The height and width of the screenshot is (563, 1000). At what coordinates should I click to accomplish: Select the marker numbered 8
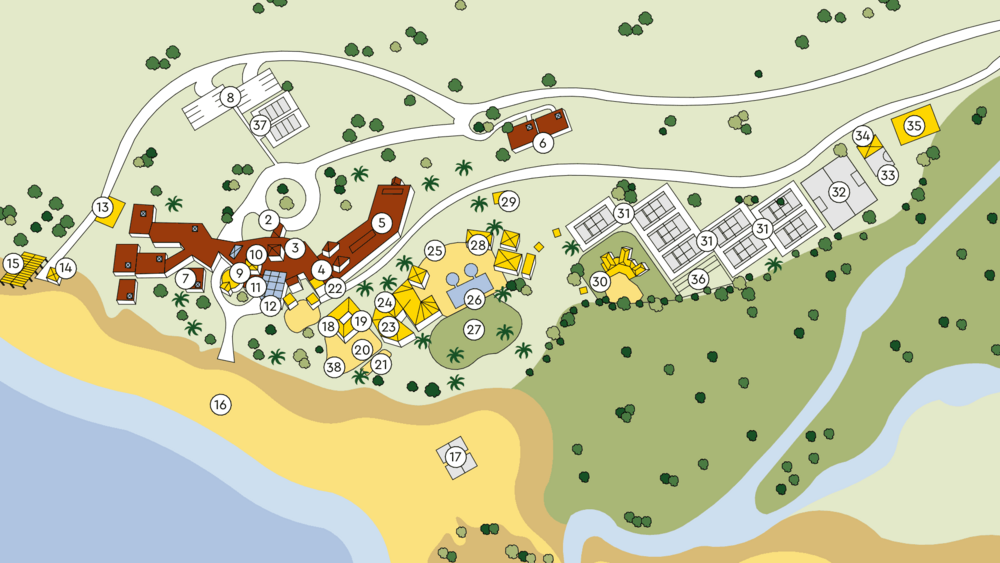(231, 98)
